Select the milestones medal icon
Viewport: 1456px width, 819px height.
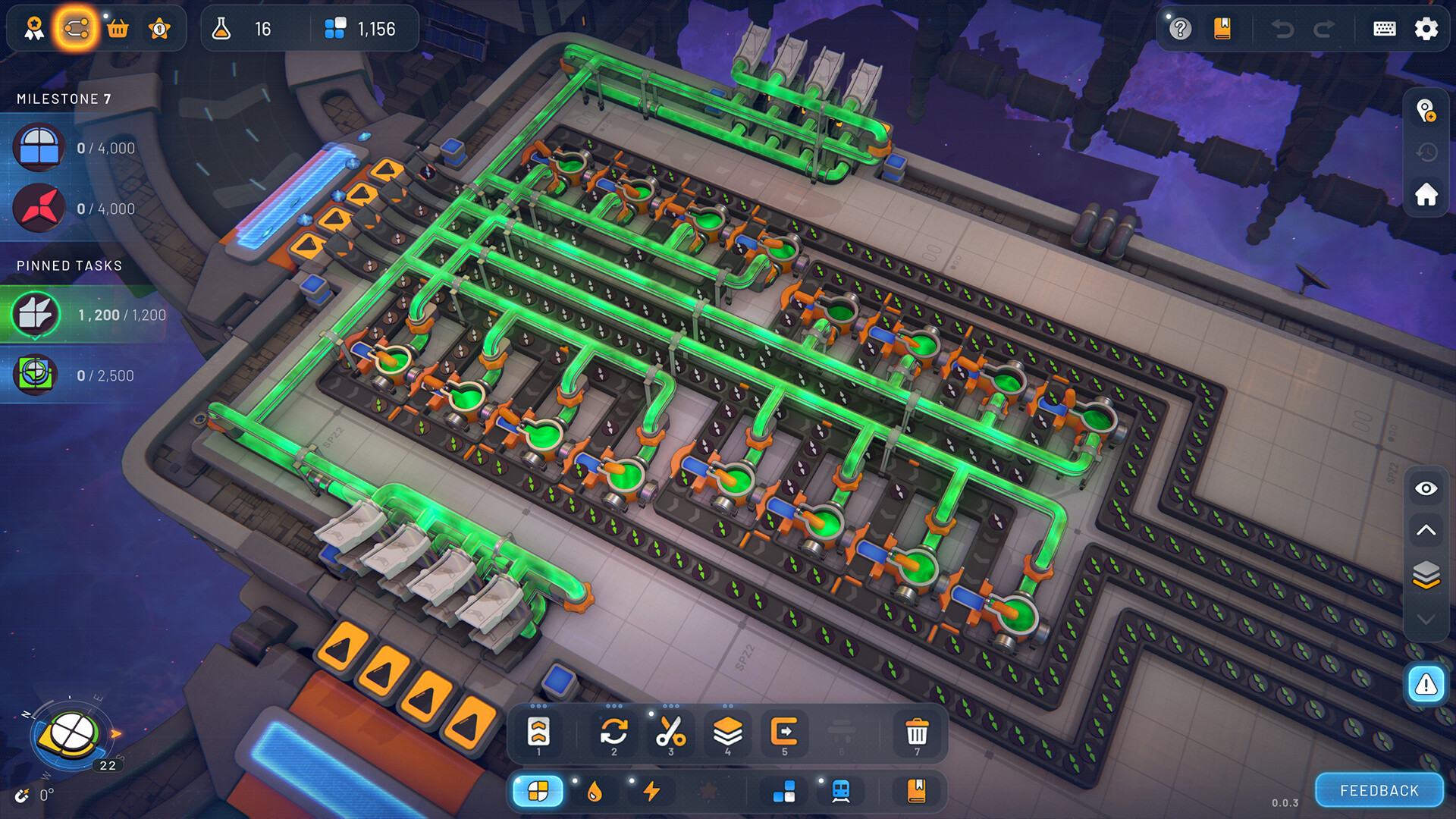33,29
